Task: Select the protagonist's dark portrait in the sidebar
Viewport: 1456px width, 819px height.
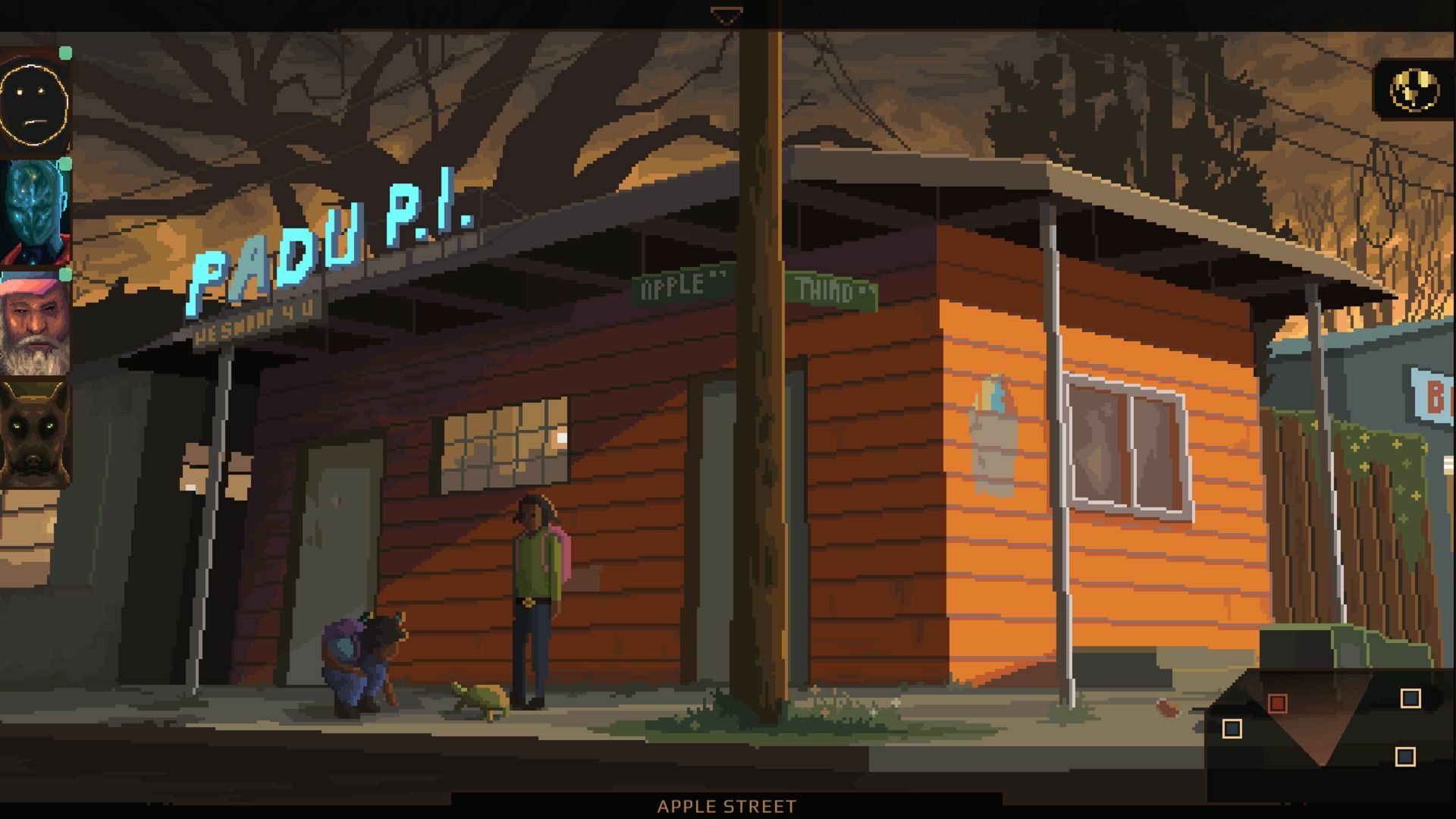Action: (34, 95)
